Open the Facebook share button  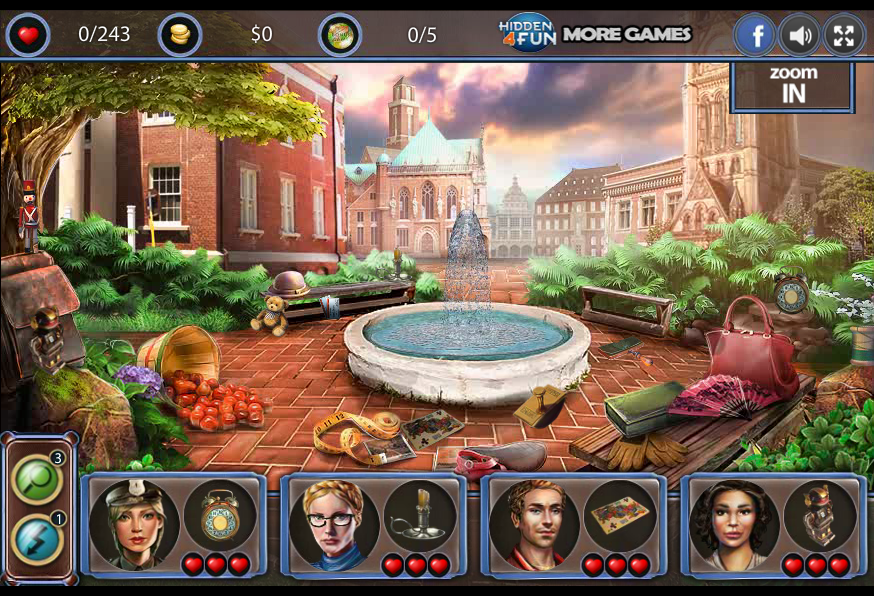755,36
